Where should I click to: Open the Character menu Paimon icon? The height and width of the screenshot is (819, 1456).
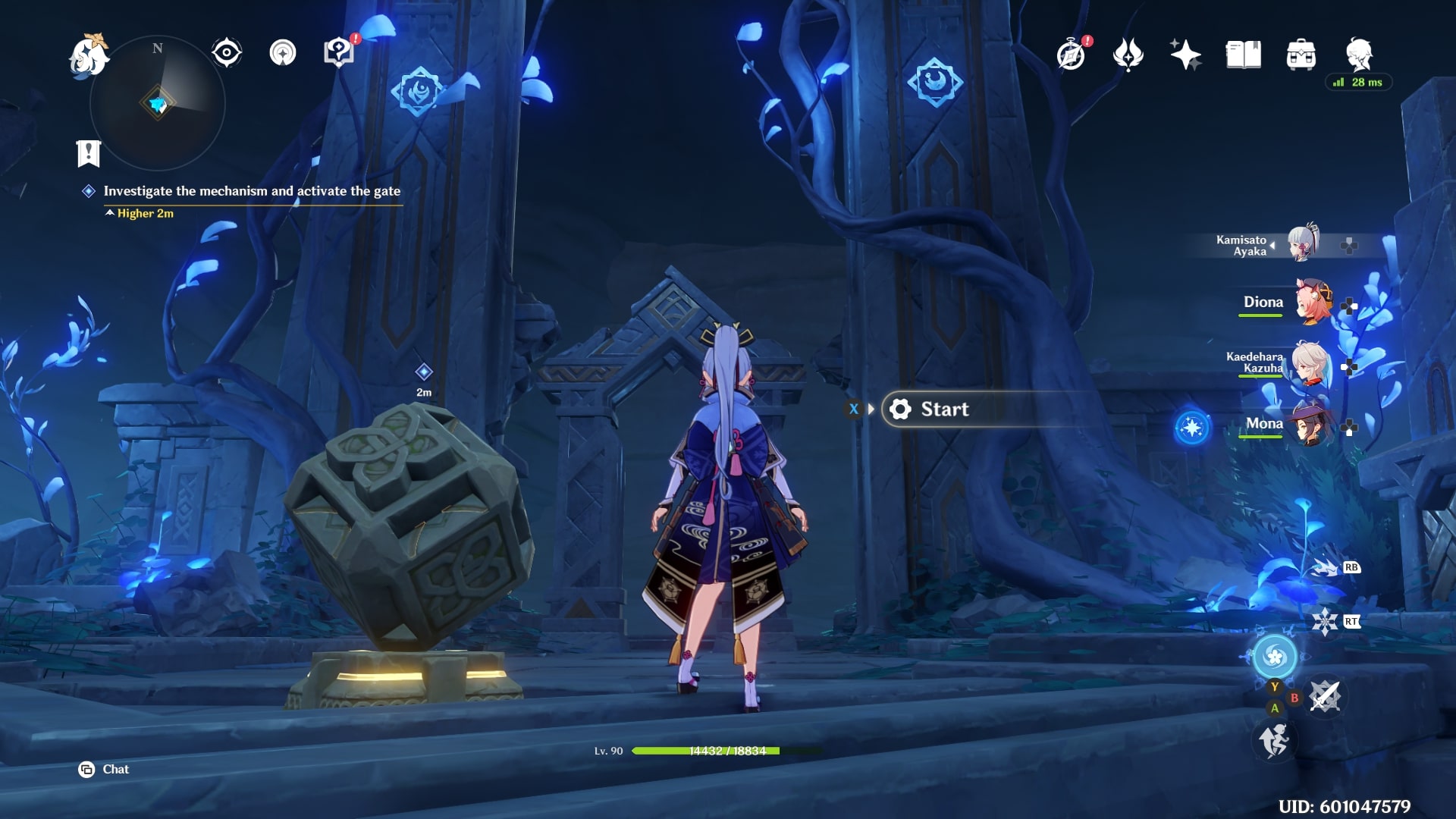coord(1357,53)
